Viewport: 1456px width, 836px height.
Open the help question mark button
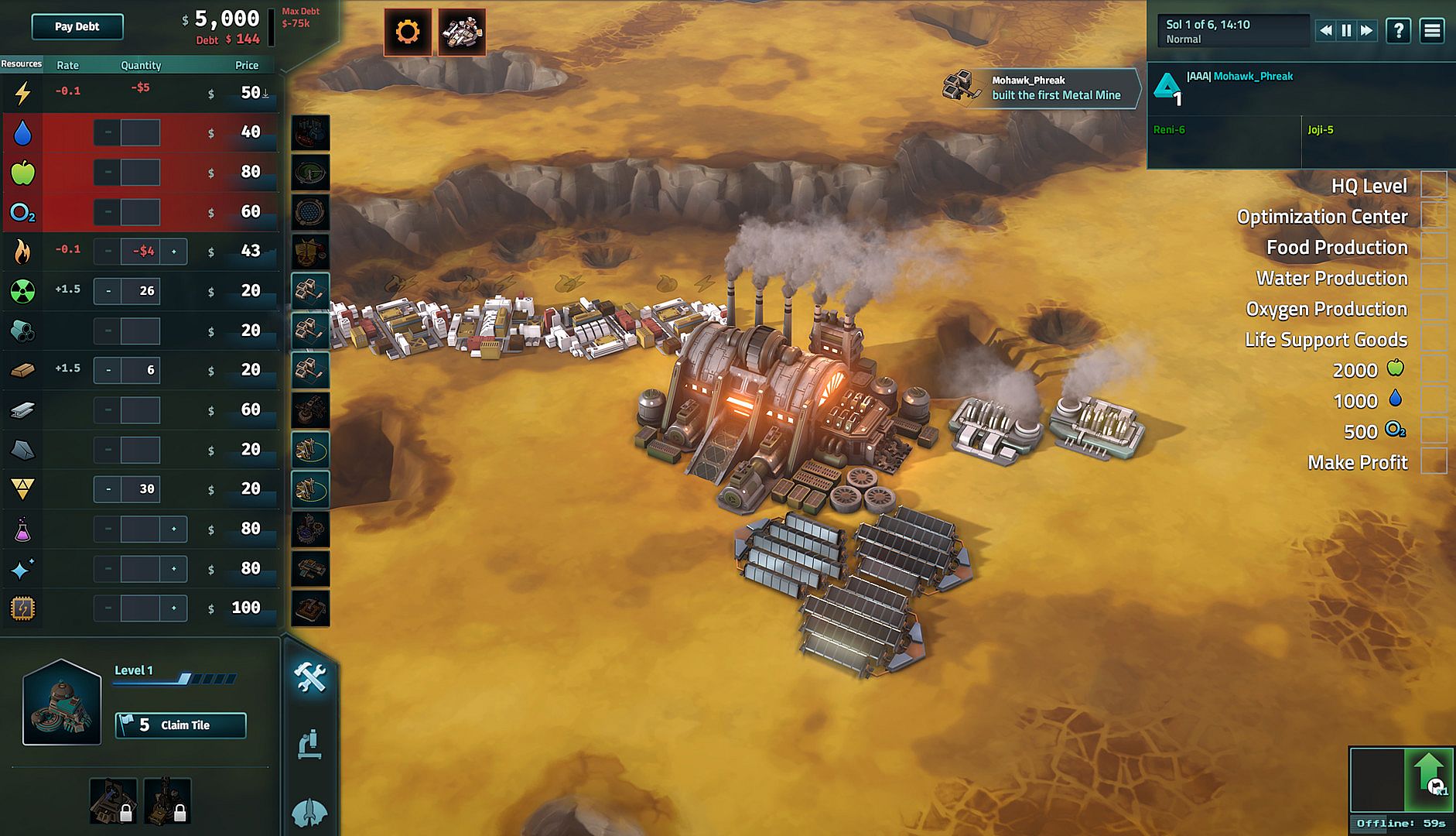[1399, 30]
